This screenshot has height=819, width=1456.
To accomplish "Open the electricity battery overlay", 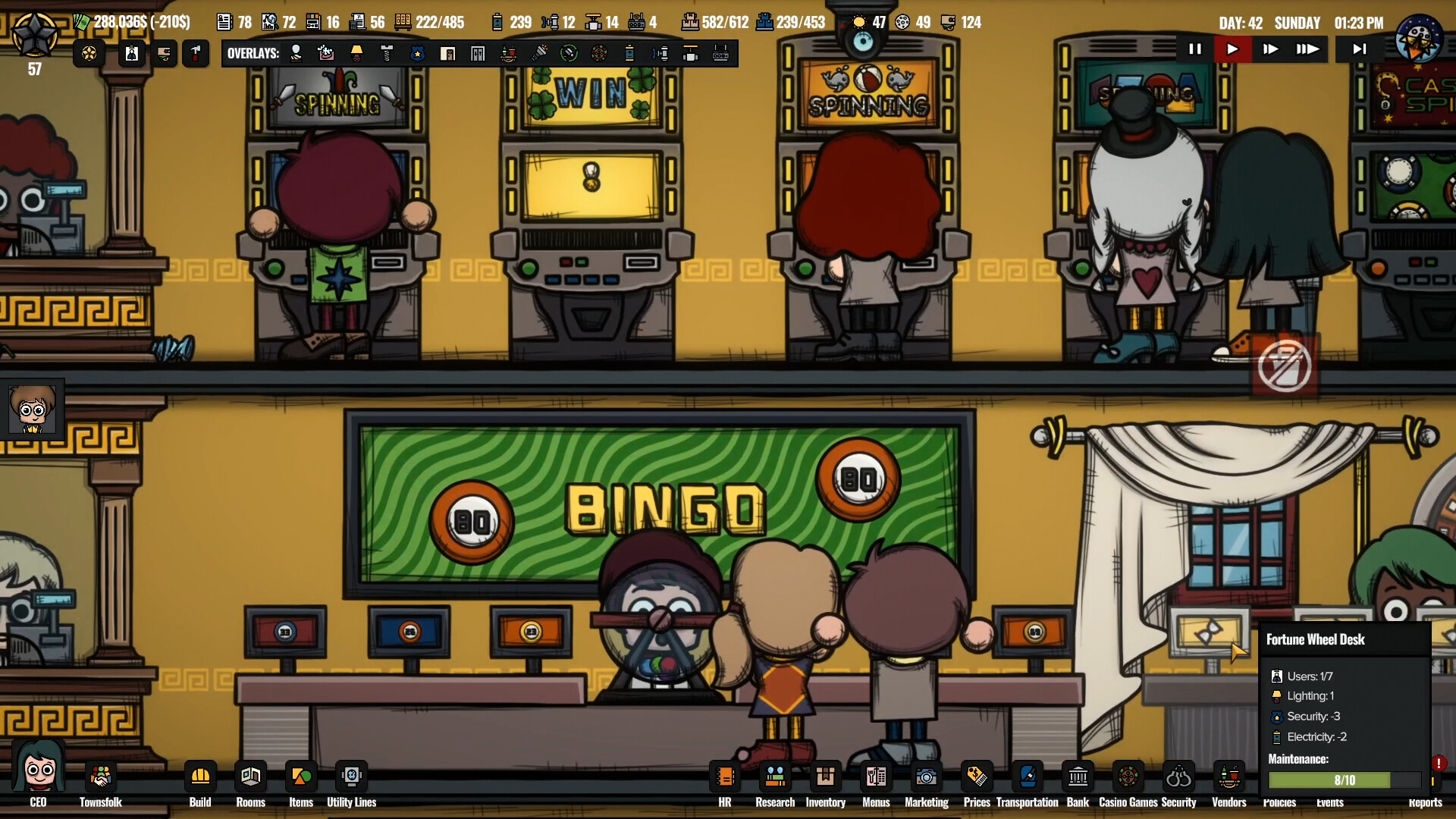I will click(x=630, y=53).
